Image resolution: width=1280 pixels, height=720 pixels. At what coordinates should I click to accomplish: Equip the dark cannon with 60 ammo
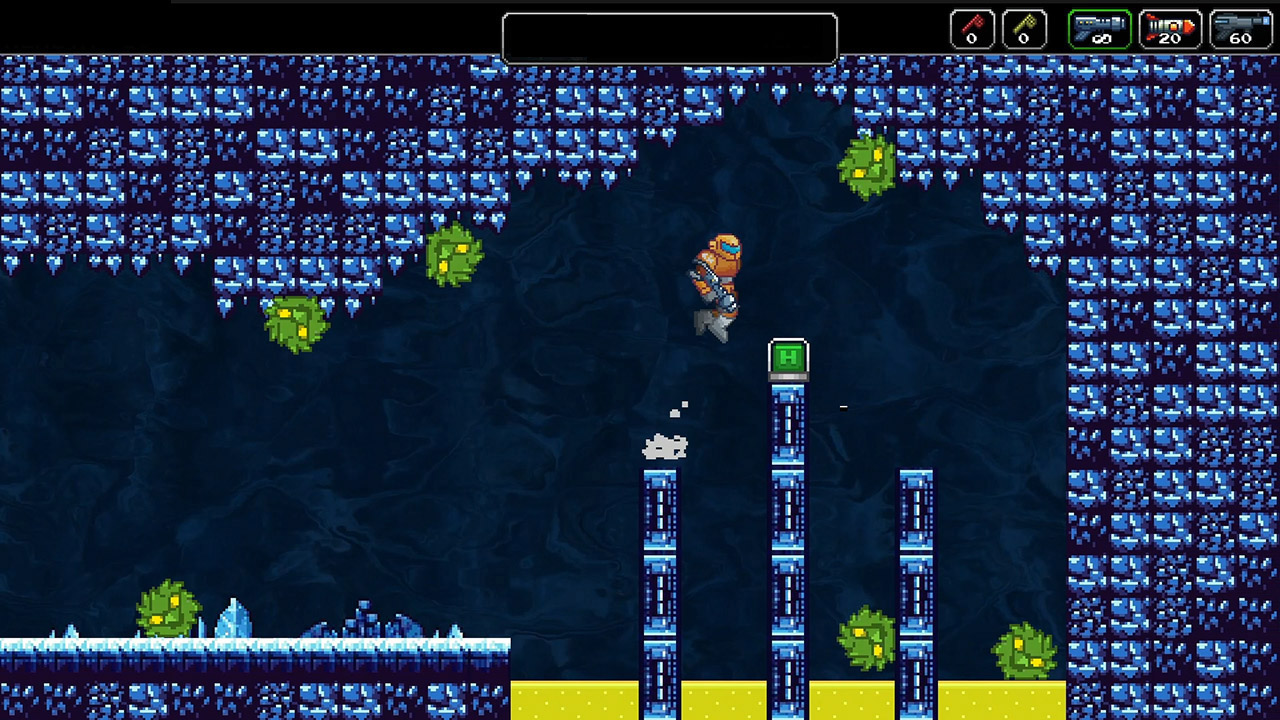tap(1240, 29)
